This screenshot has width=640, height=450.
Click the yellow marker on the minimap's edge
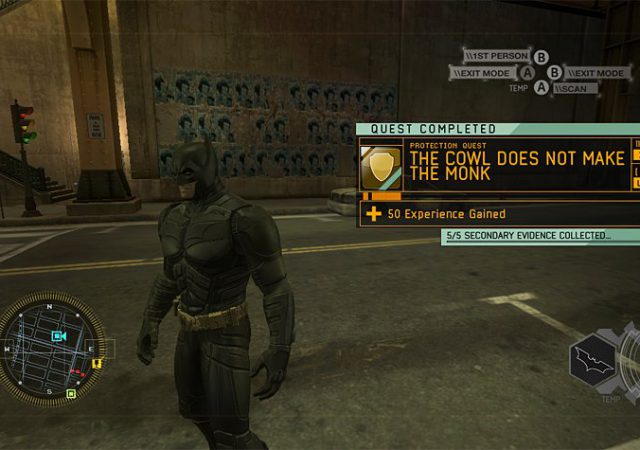(97, 364)
